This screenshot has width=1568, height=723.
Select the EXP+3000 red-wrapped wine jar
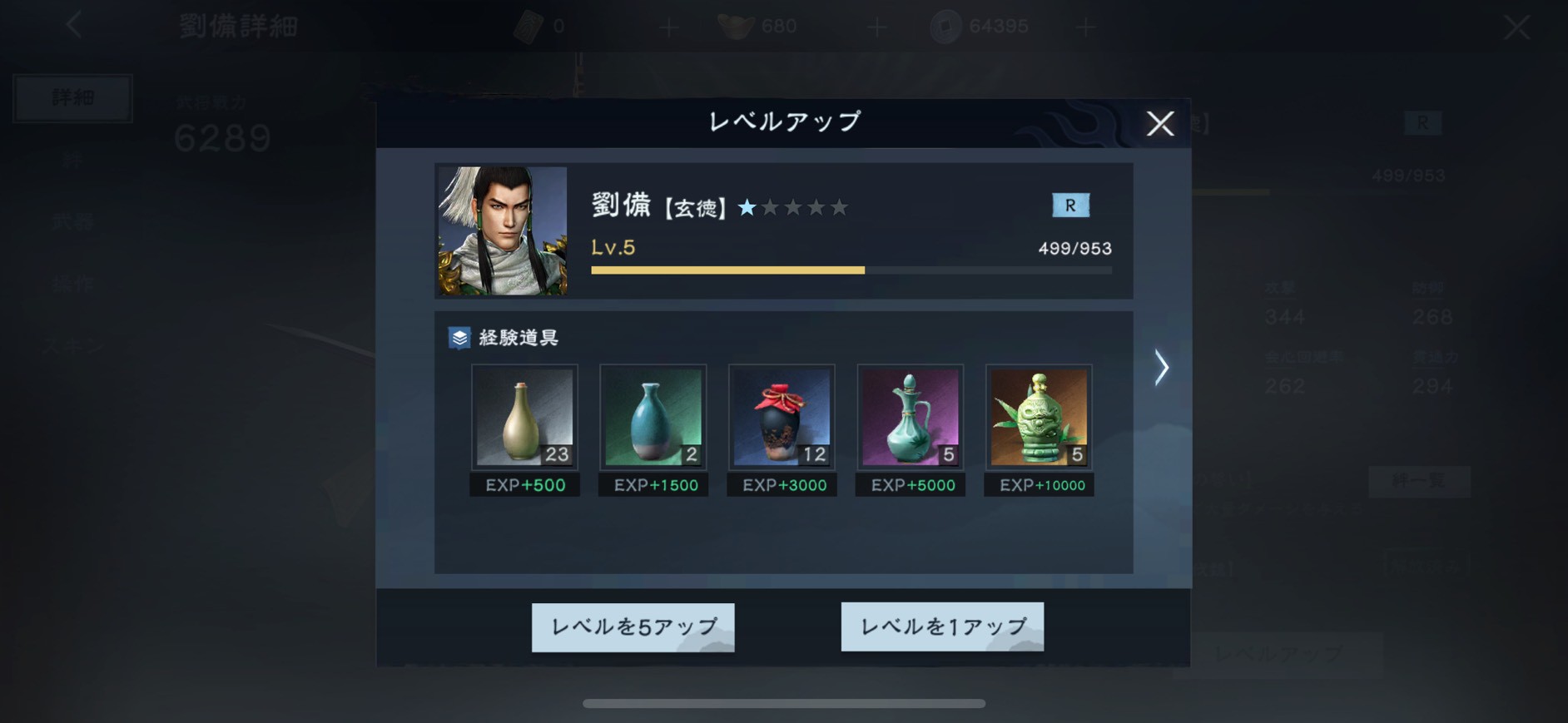pos(781,416)
